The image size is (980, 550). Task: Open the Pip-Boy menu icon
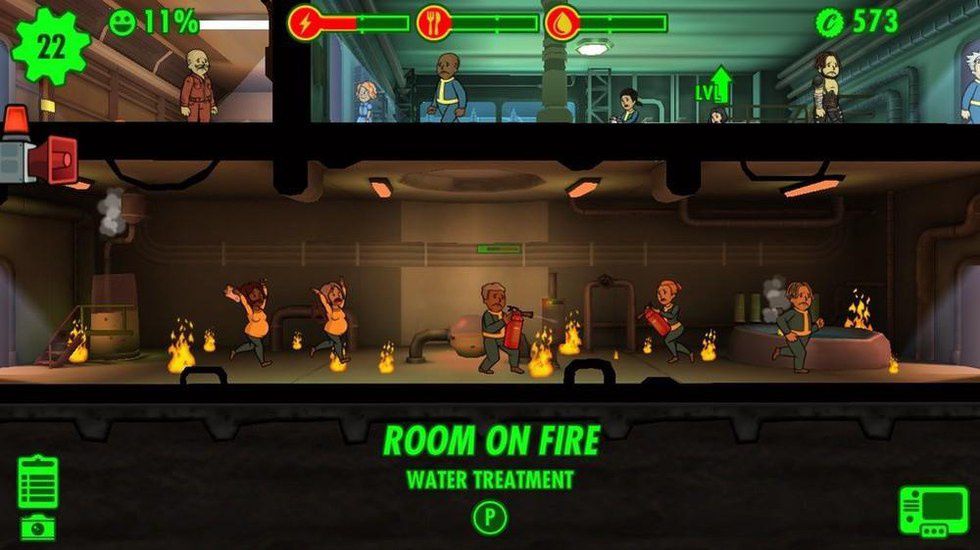coord(932,511)
